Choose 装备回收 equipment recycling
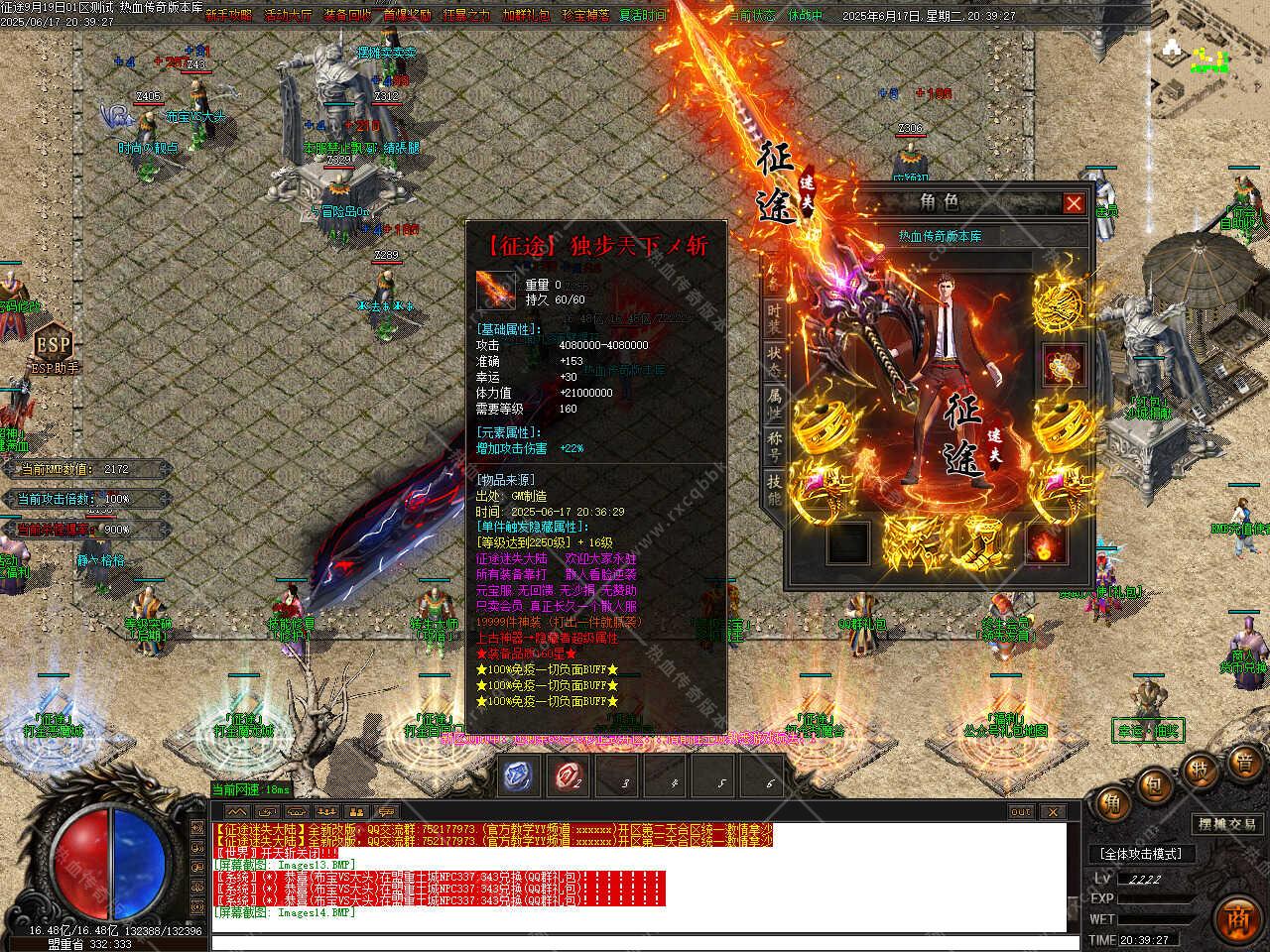The image size is (1270, 952). pos(347,15)
